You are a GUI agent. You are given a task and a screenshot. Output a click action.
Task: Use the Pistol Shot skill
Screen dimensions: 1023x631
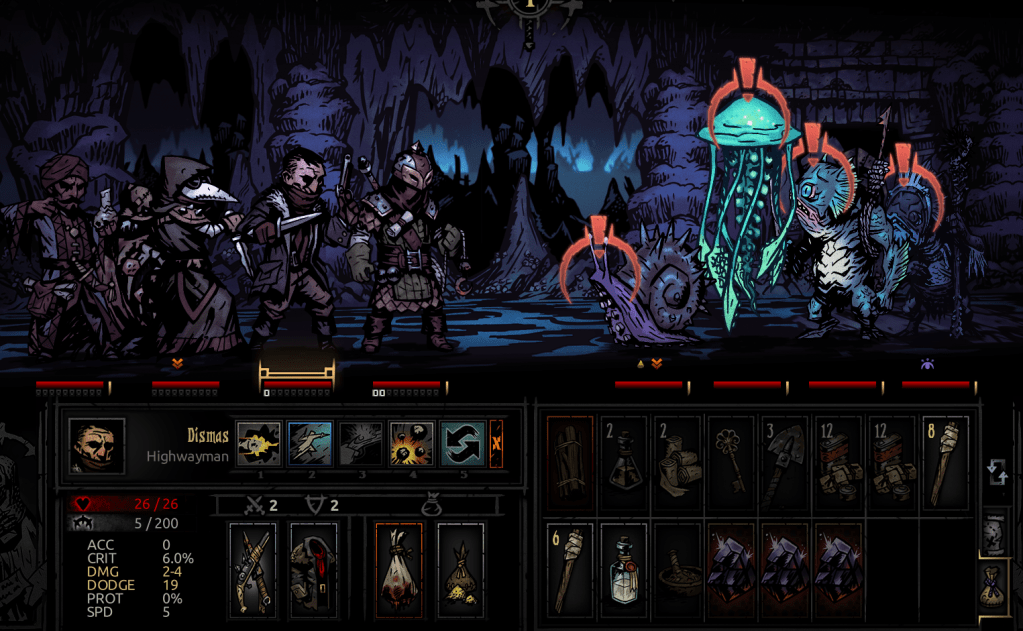pyautogui.click(x=259, y=443)
